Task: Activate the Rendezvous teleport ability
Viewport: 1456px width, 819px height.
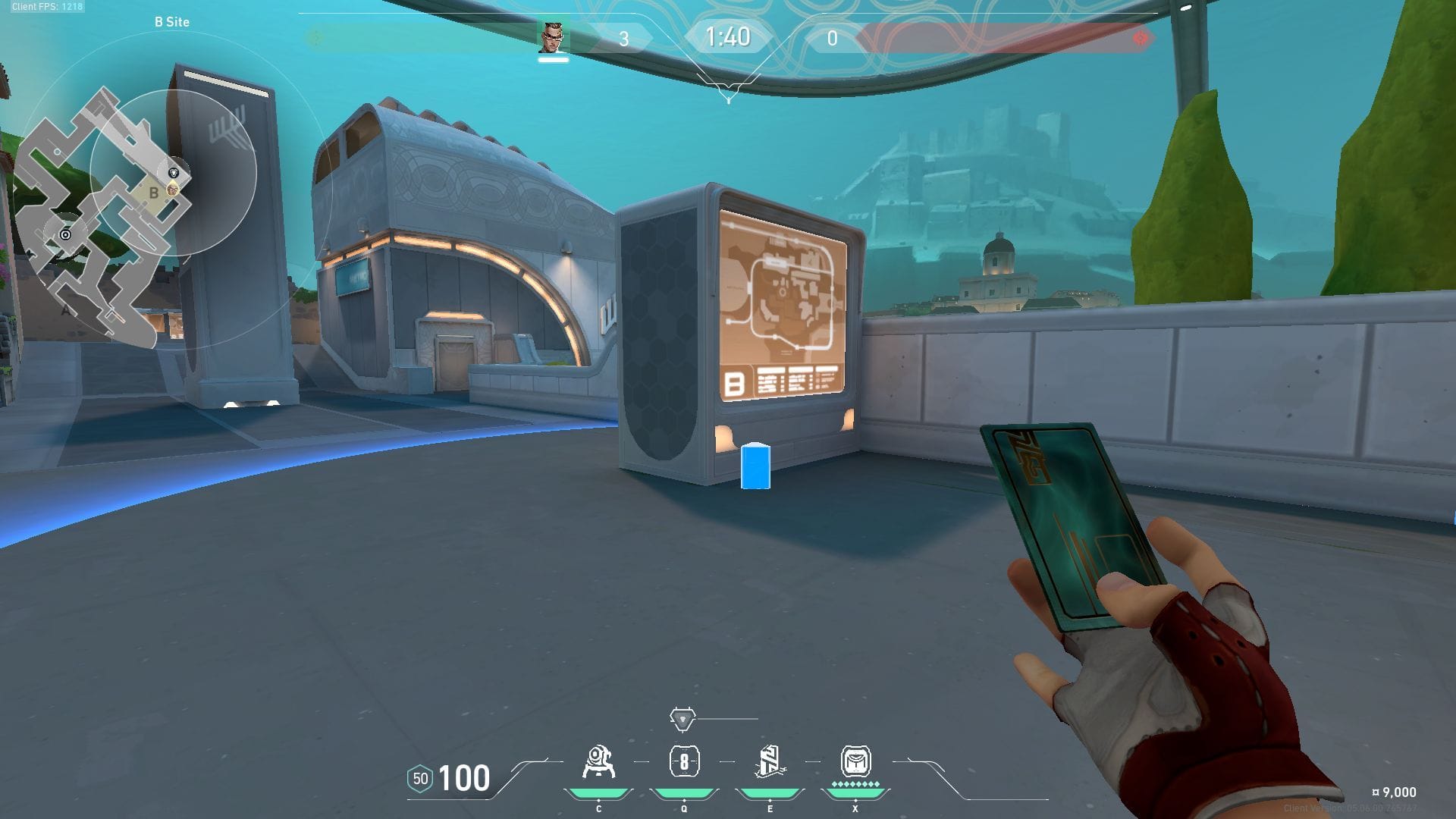Action: click(x=770, y=762)
